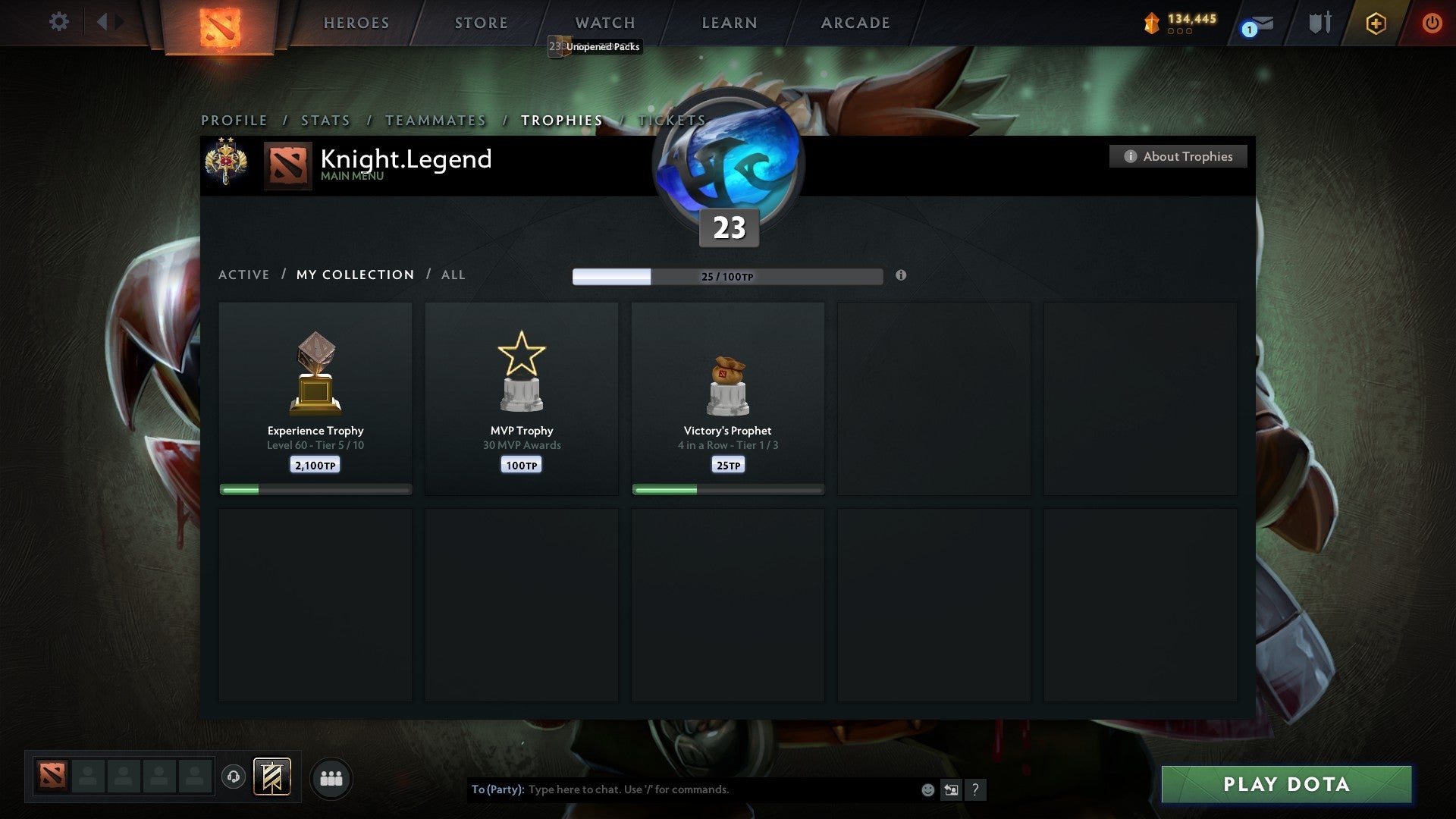Open the friends list icon

pos(331,777)
